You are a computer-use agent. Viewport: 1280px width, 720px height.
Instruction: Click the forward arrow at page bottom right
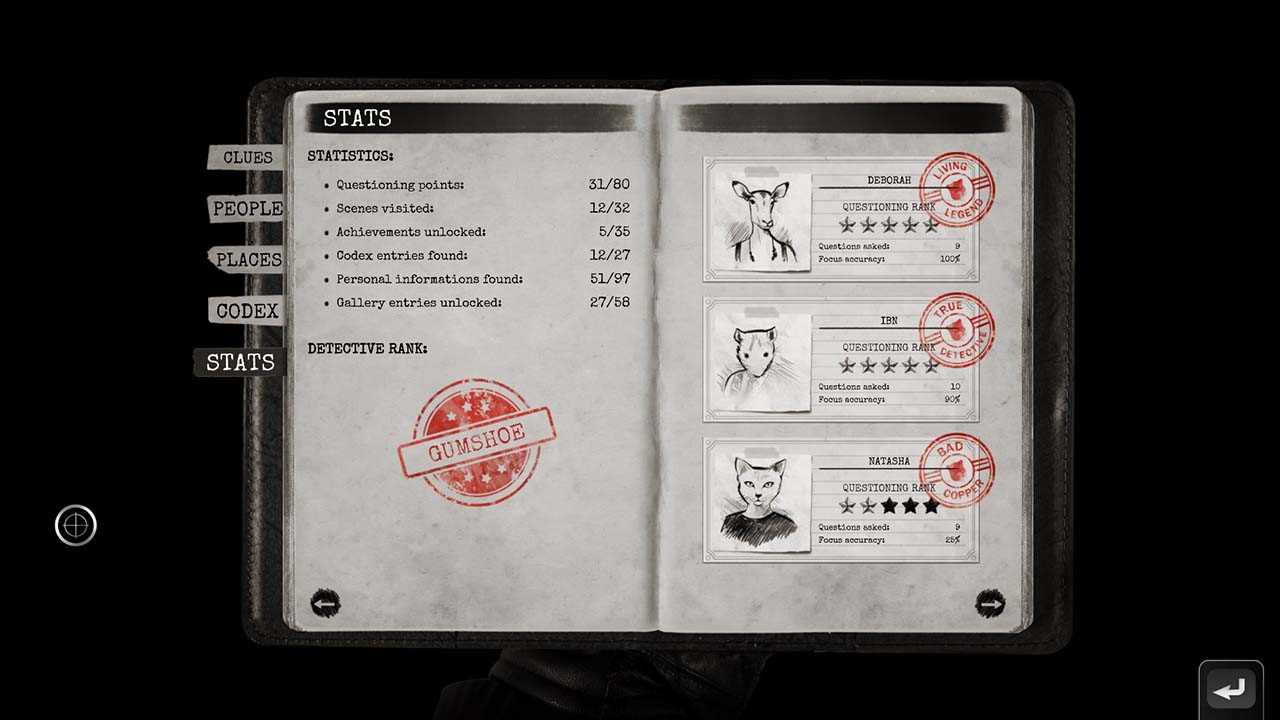tap(991, 603)
